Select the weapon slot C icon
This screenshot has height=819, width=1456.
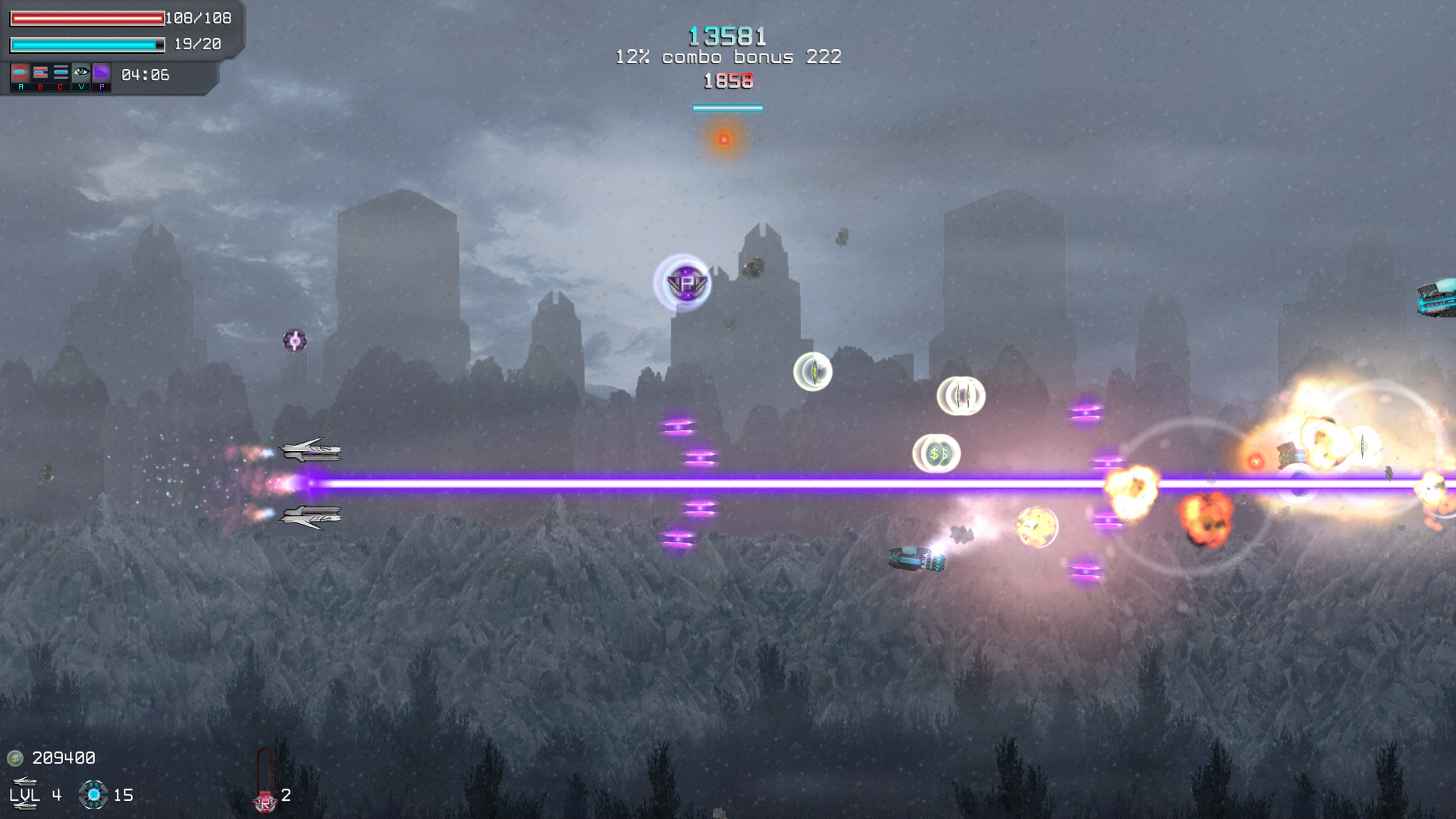click(x=61, y=73)
